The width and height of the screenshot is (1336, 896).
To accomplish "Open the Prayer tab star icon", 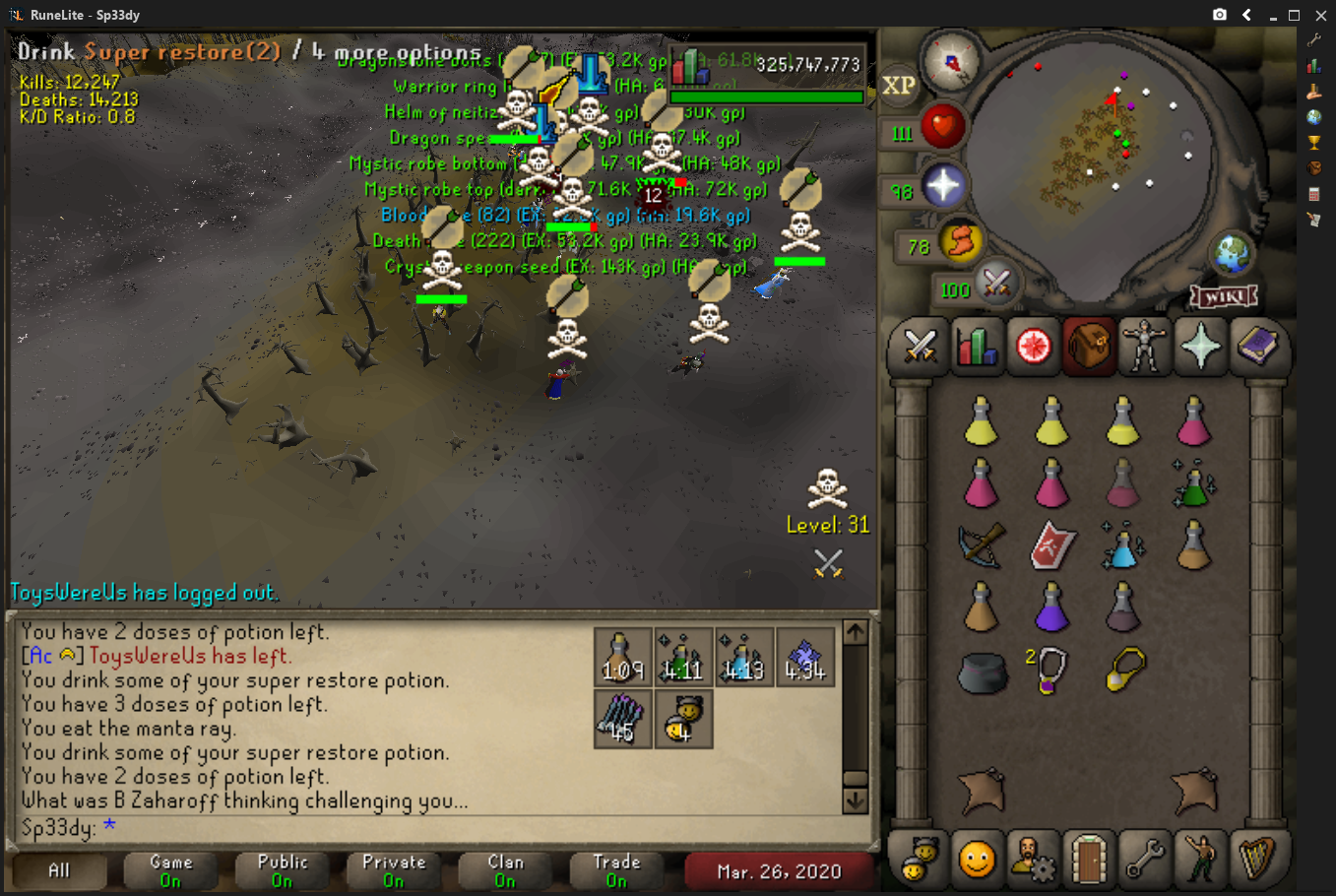I will click(1200, 347).
